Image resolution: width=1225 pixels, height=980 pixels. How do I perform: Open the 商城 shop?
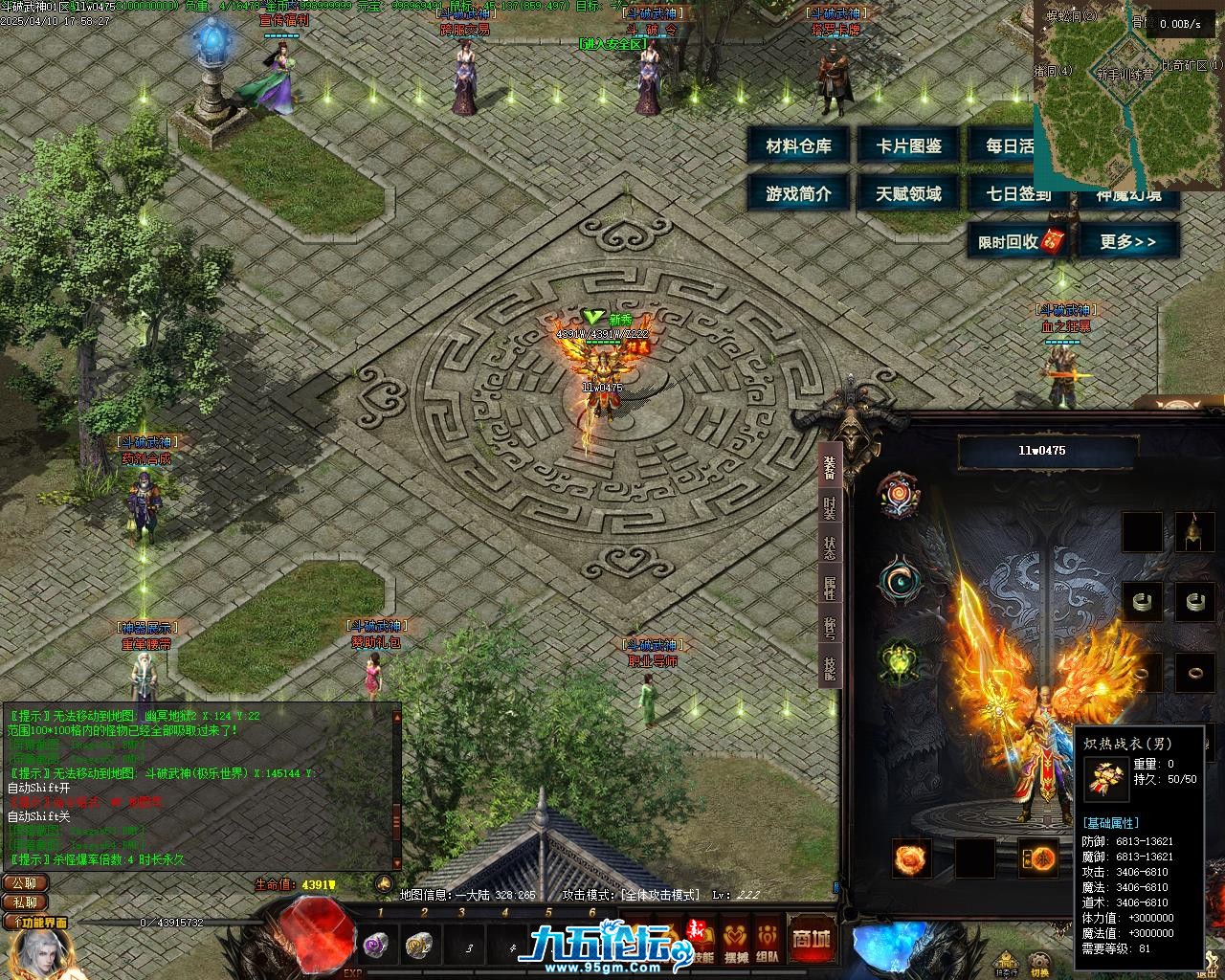[x=811, y=938]
